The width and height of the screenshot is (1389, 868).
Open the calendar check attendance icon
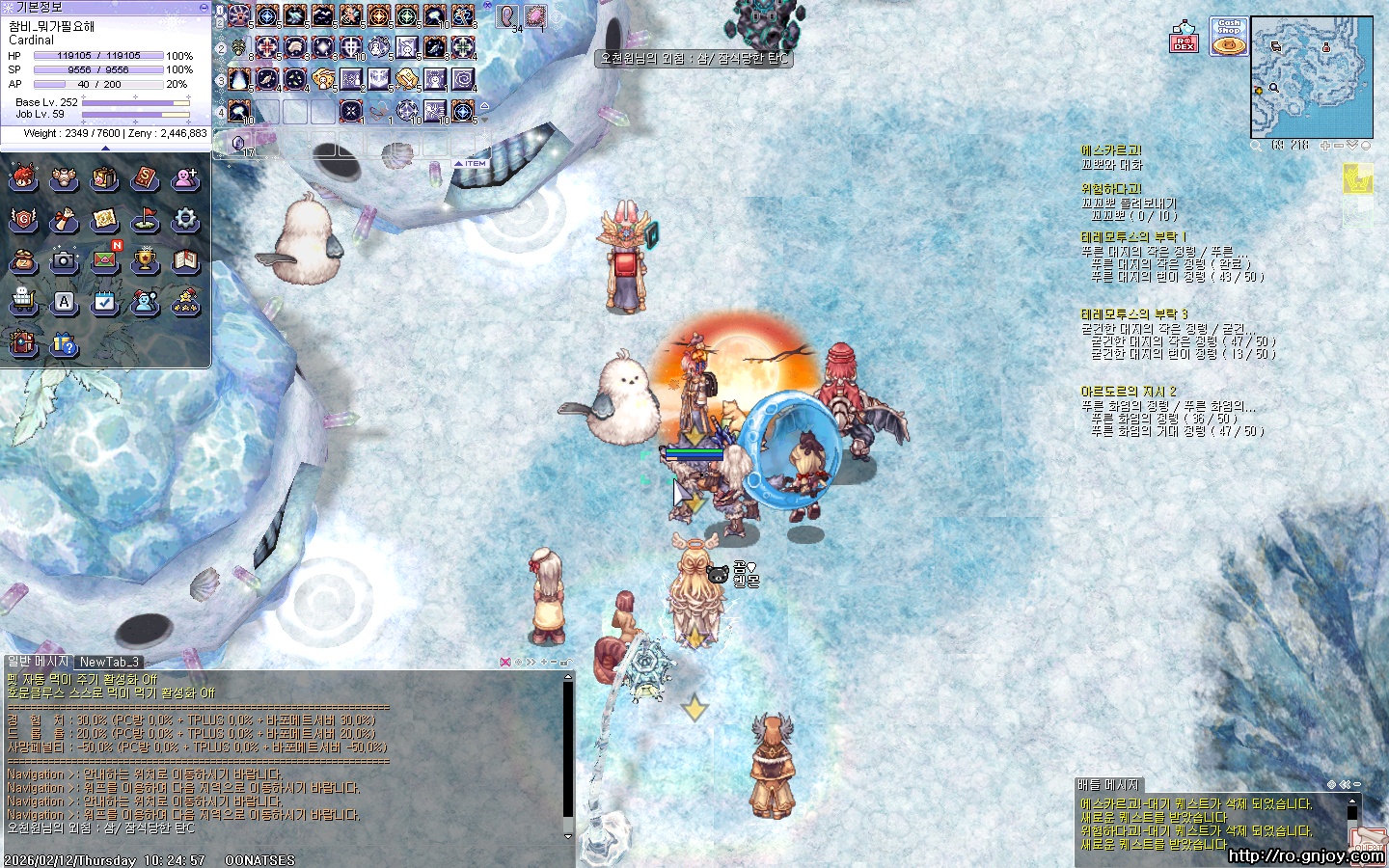[x=104, y=302]
